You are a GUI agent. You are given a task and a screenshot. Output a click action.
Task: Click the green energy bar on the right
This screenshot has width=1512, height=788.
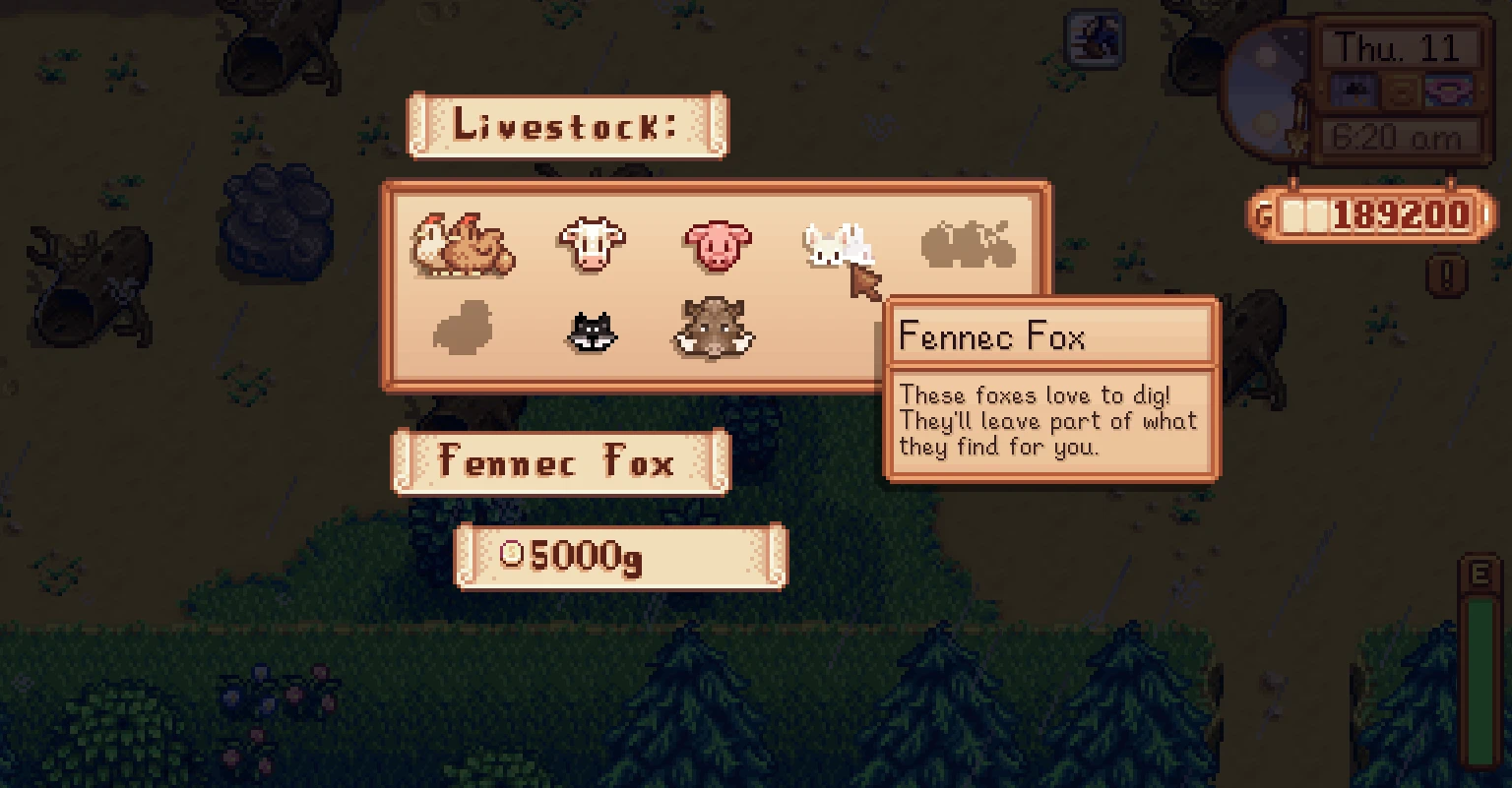tap(1480, 679)
